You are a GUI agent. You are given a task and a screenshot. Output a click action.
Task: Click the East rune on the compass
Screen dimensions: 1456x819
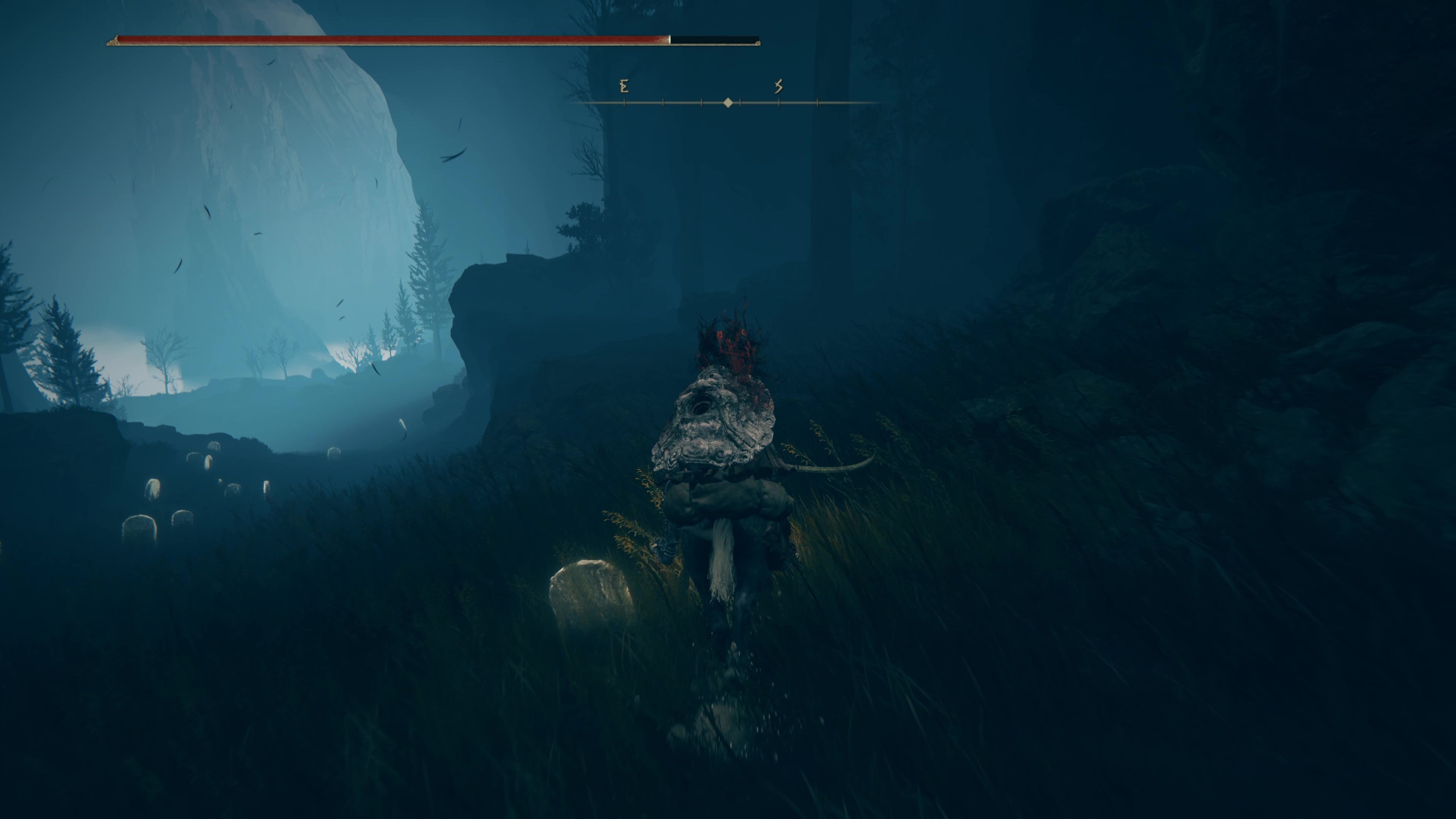coord(624,86)
